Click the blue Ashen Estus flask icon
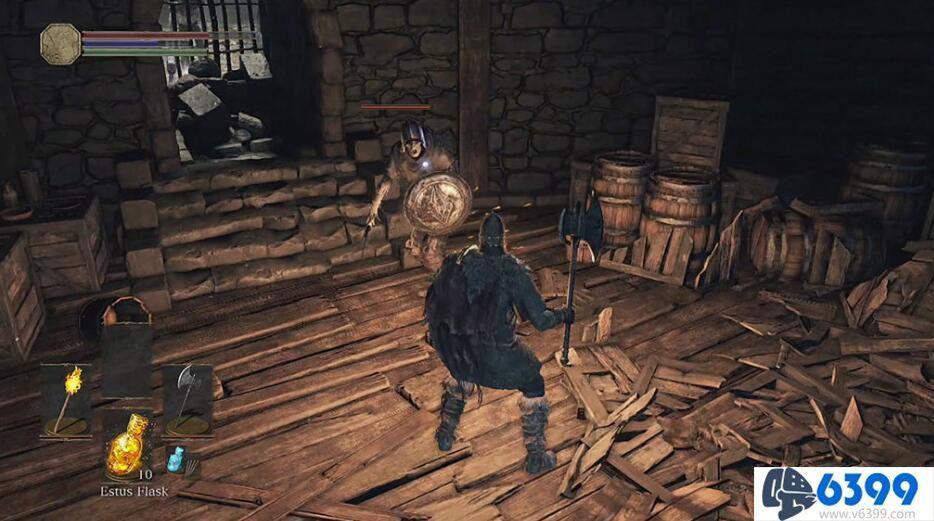This screenshot has width=934, height=521. (178, 461)
